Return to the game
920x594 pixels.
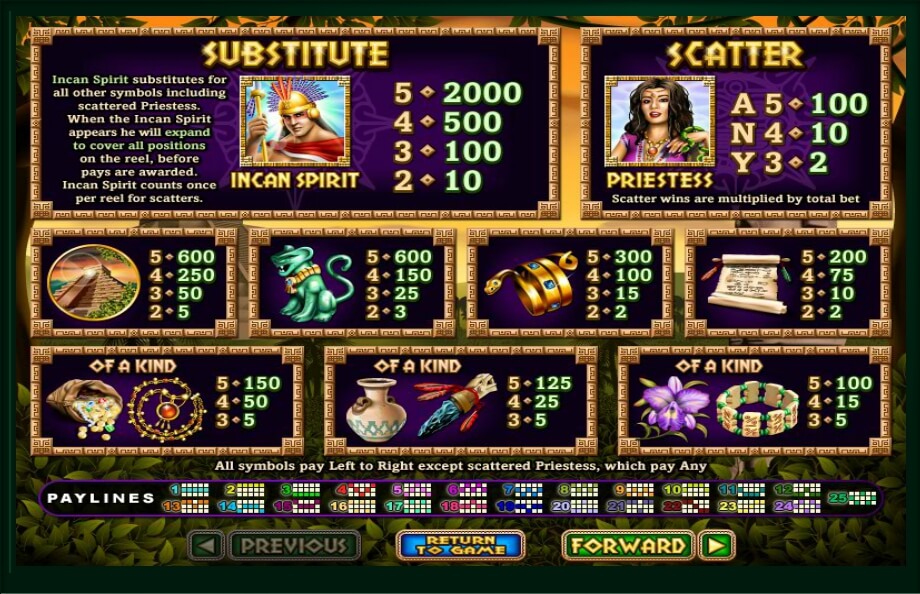click(x=460, y=545)
